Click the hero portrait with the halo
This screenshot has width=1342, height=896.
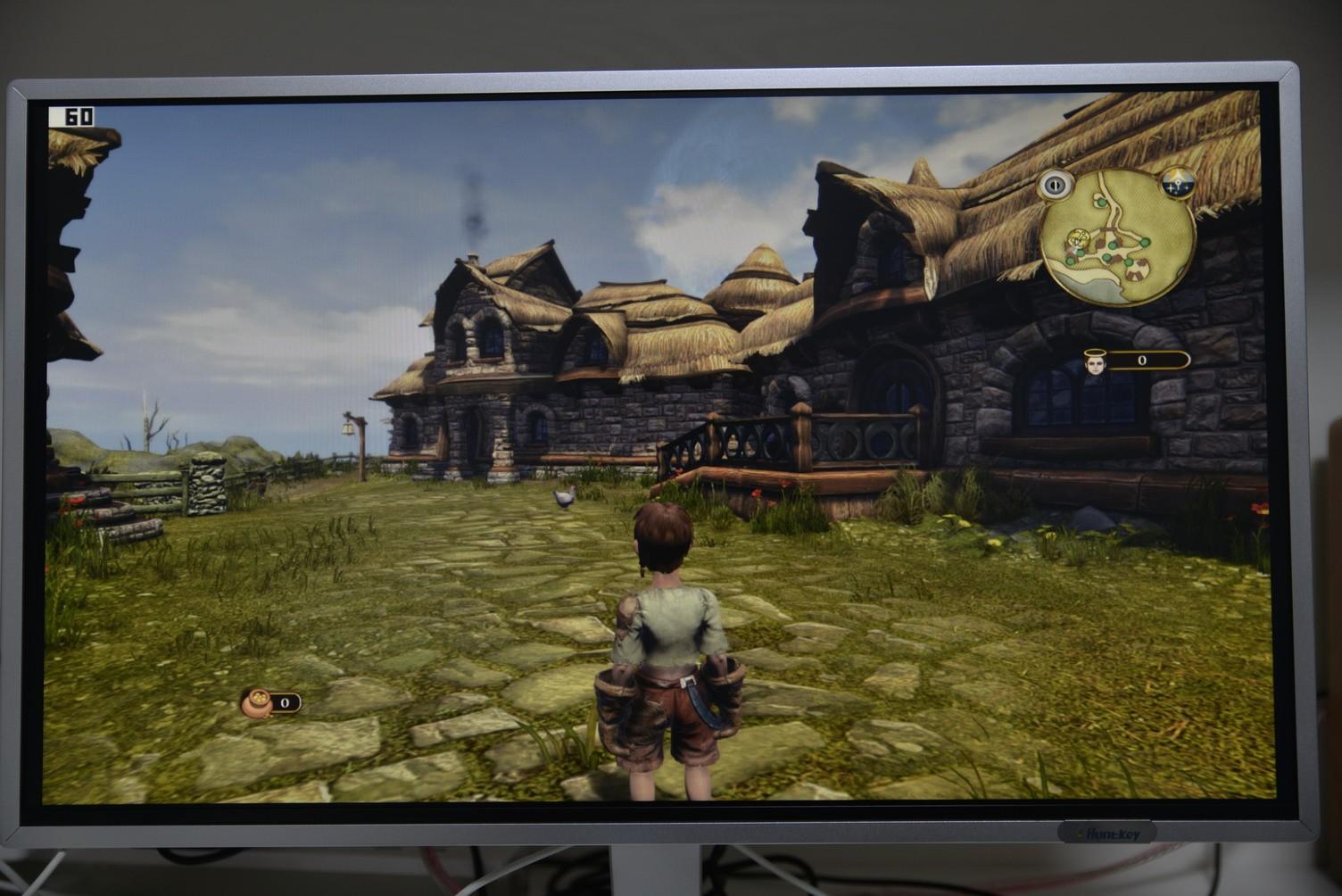(1095, 361)
